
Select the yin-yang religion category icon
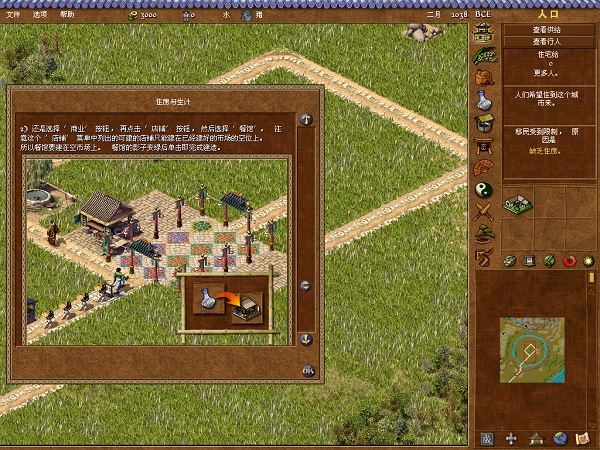(483, 188)
